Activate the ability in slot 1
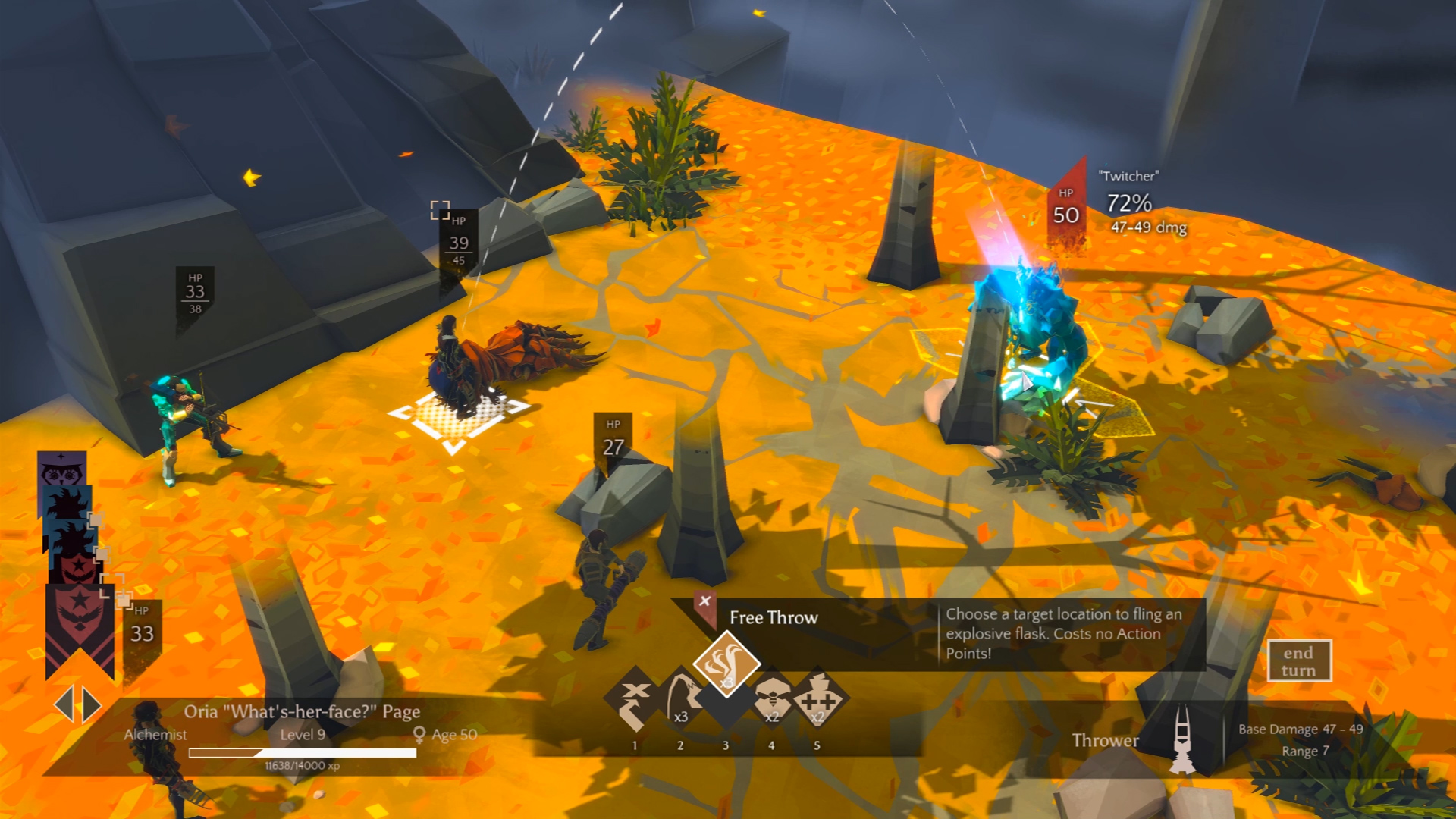Viewport: 1456px width, 819px height. tap(635, 700)
